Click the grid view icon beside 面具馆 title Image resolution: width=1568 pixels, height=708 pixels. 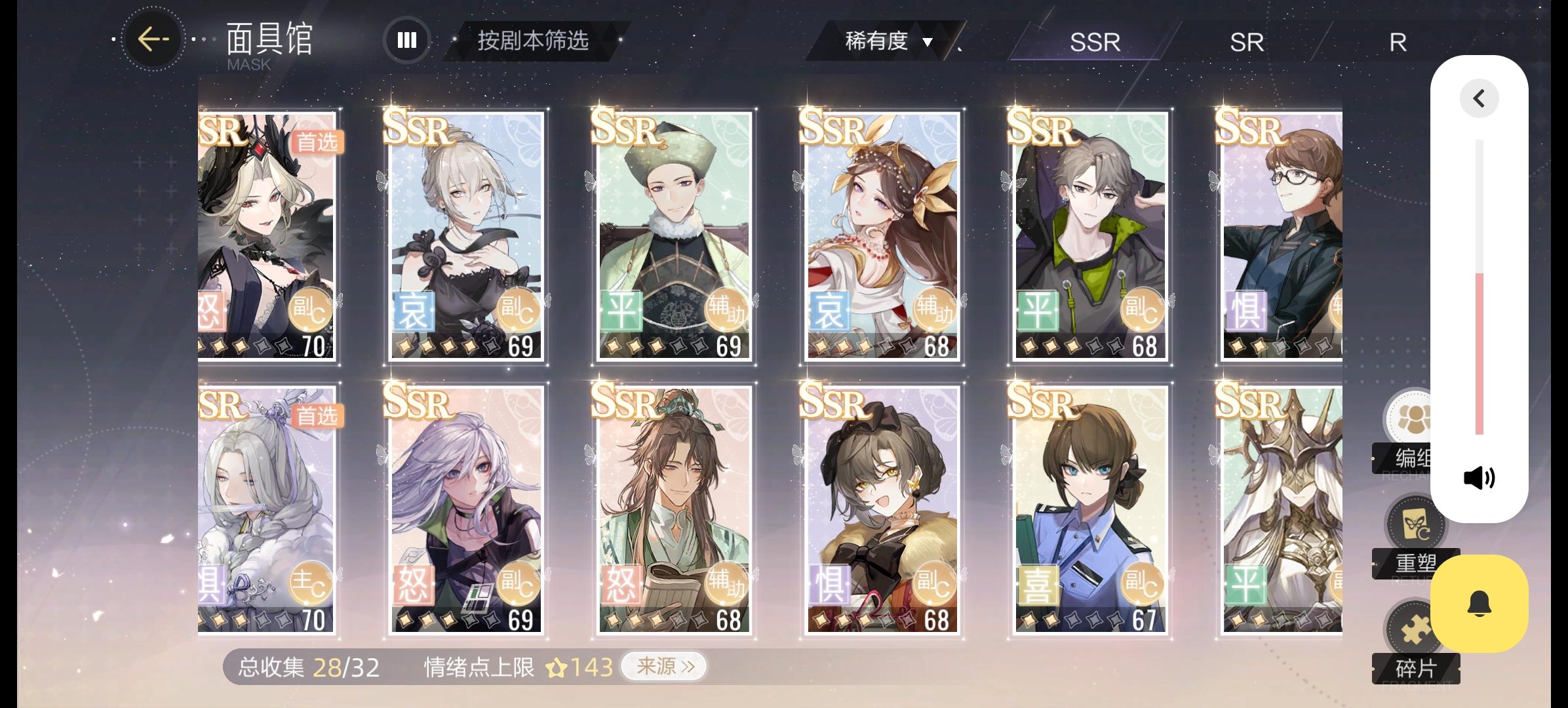[x=406, y=40]
